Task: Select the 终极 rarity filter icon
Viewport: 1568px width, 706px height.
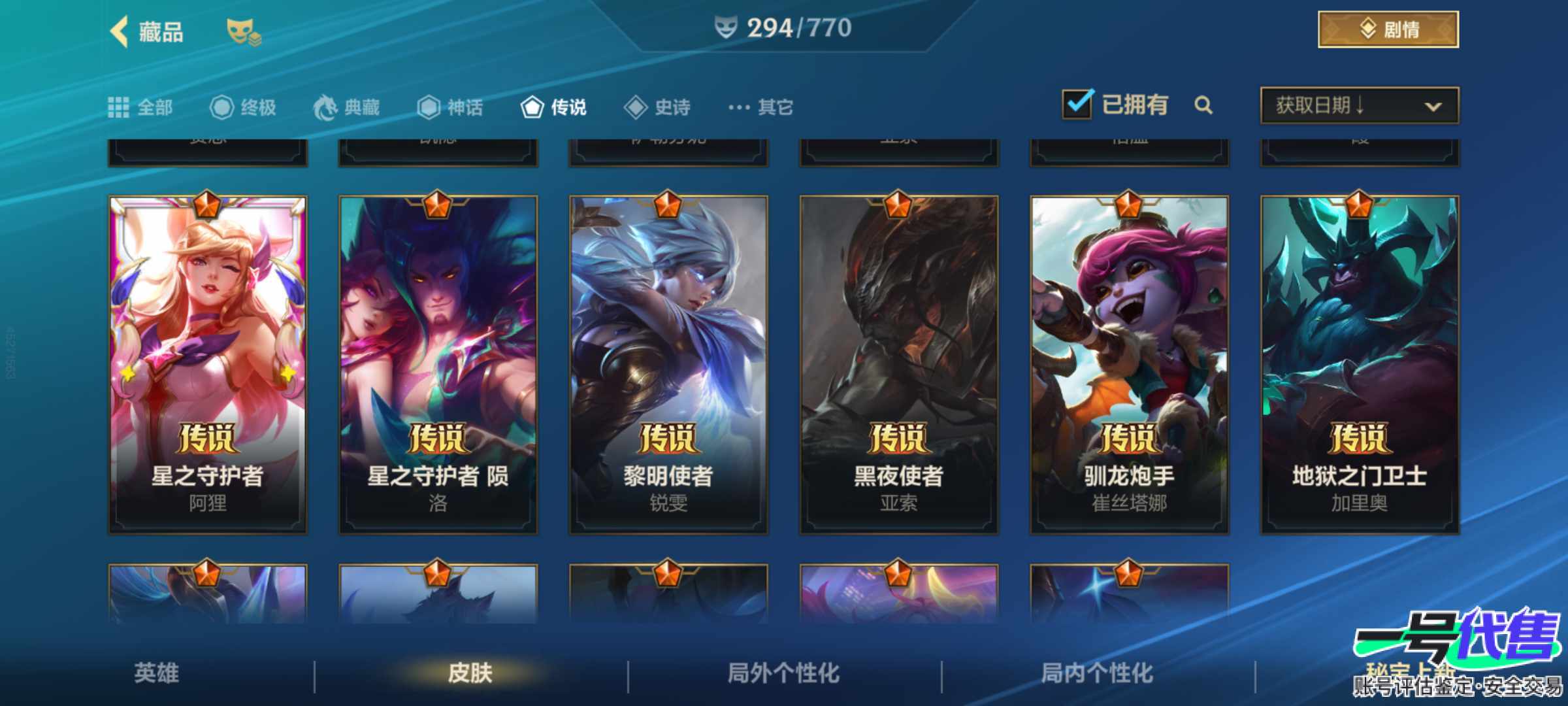Action: (x=222, y=107)
